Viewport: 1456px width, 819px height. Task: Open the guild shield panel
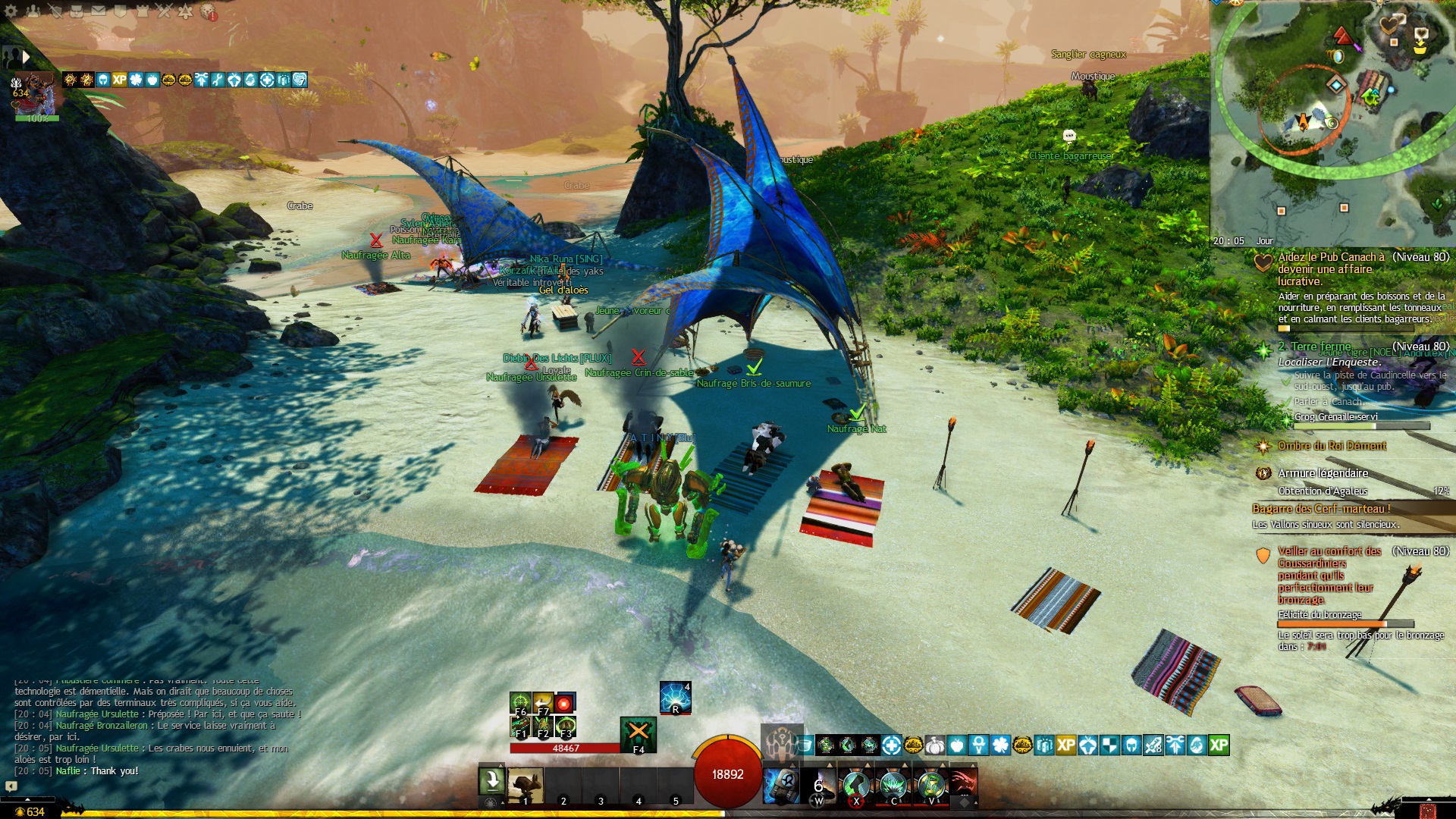tap(120, 11)
